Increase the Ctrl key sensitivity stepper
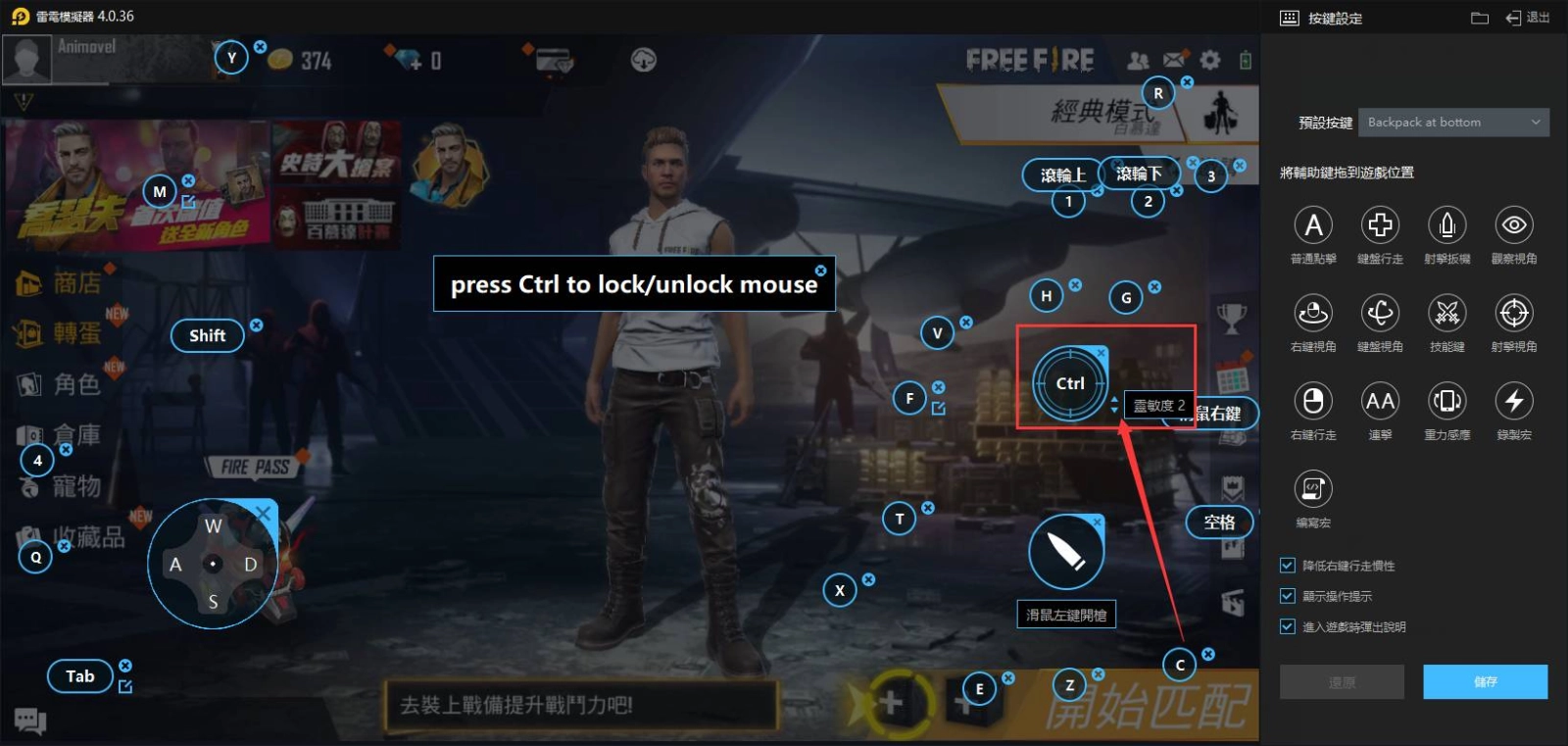 point(1114,400)
